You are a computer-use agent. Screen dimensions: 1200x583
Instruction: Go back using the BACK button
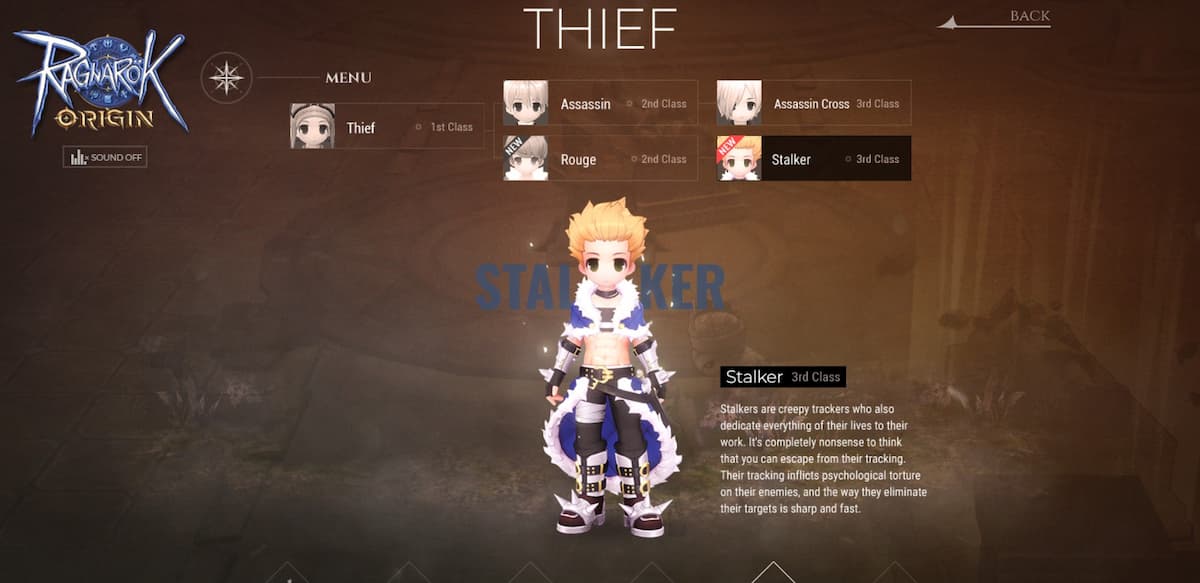pos(1028,16)
